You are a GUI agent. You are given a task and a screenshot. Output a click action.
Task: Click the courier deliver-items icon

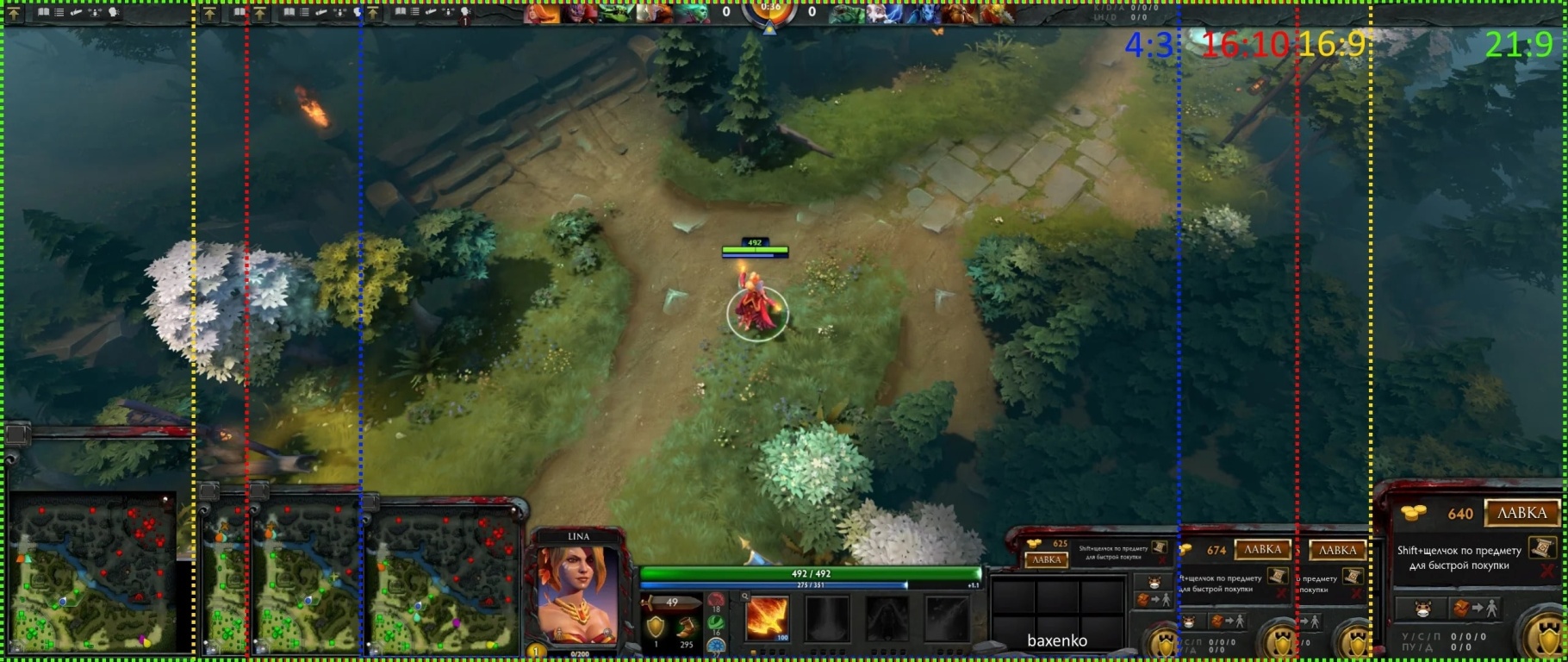pos(1478,606)
